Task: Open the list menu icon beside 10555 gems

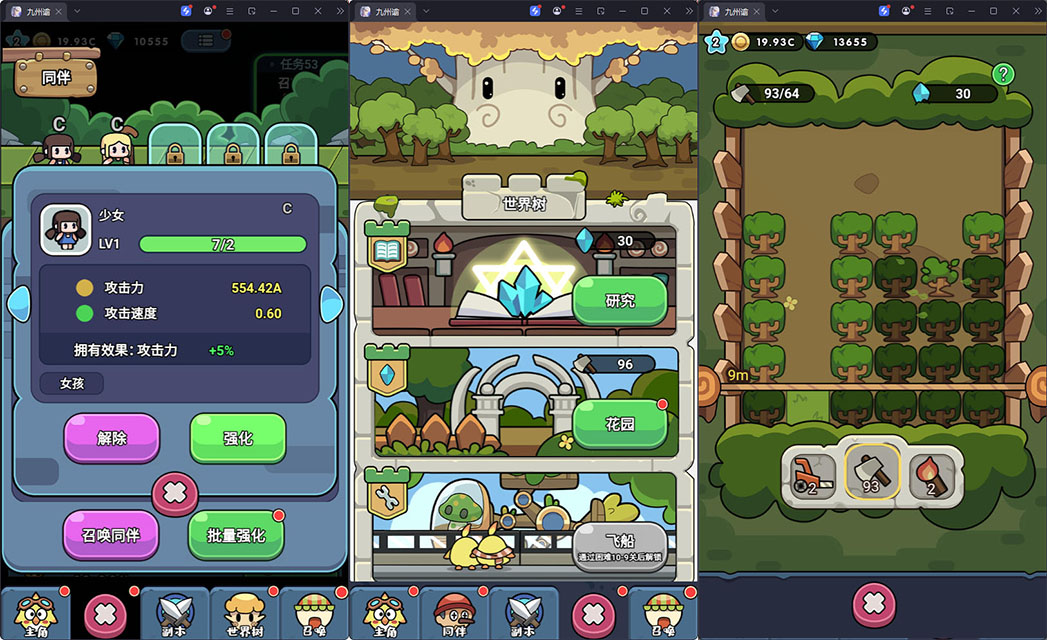Action: point(205,41)
